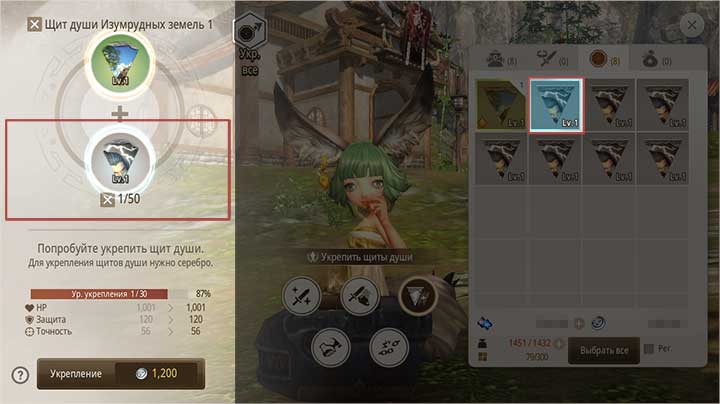The height and width of the screenshot is (404, 720).
Task: Select the soul shield strengthening round button
Action: (417, 295)
